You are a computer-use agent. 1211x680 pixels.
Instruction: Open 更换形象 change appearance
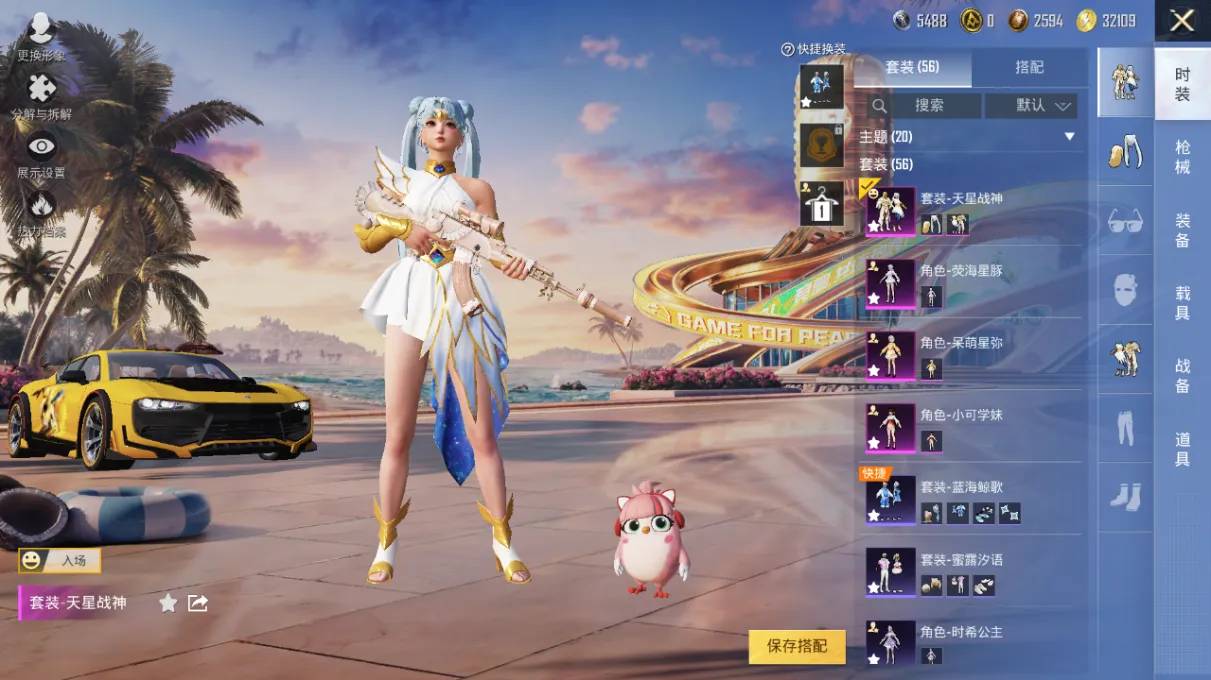click(x=41, y=38)
